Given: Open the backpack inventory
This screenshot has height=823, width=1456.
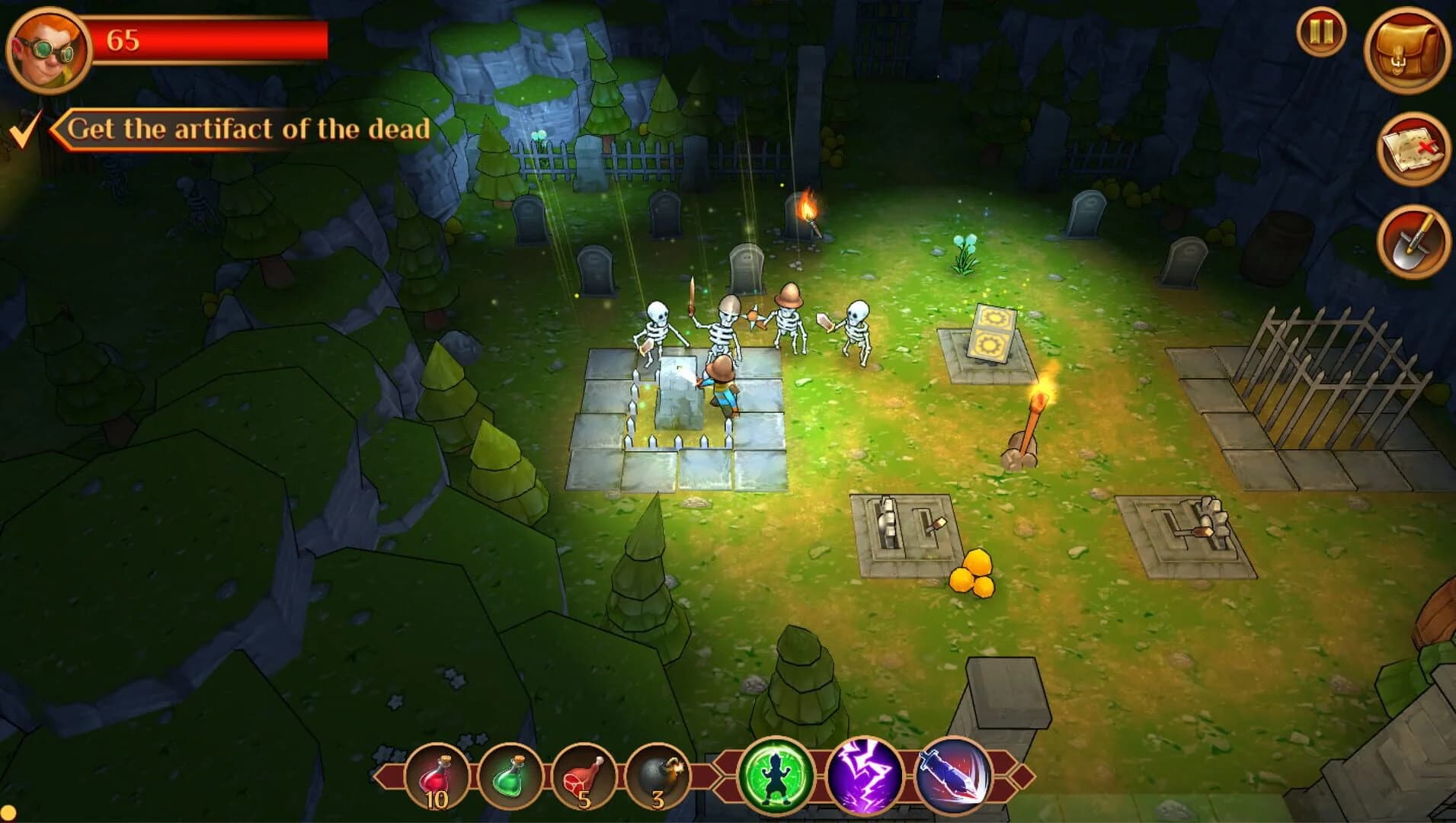Looking at the screenshot, I should click(1408, 50).
